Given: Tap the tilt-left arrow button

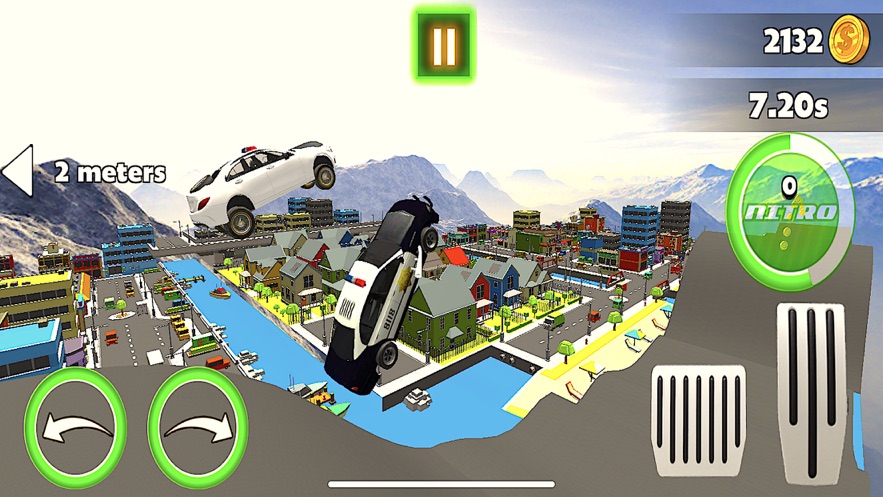Looking at the screenshot, I should 75,428.
